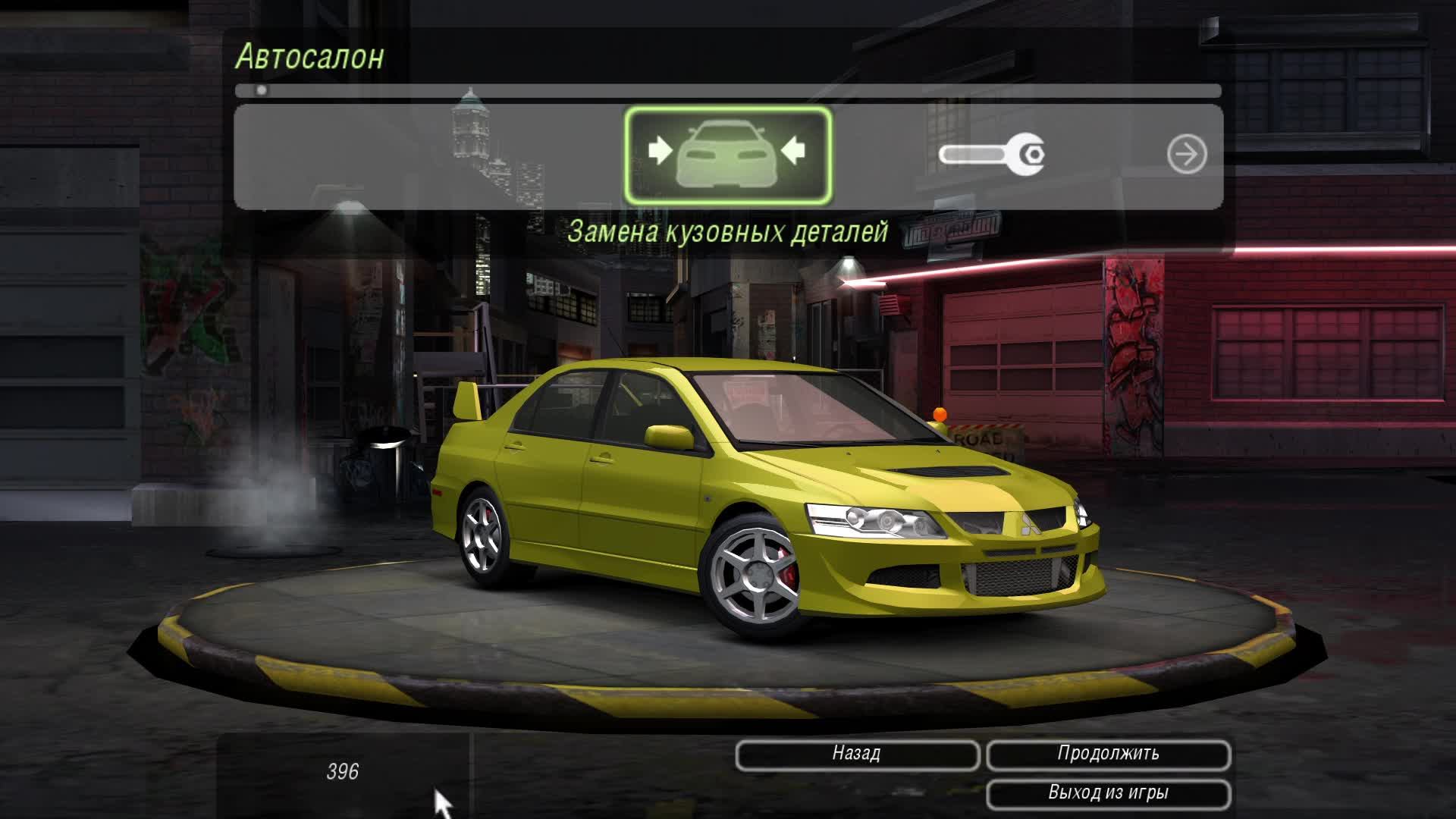Viewport: 1456px width, 819px height.
Task: Select the body parts replacement car icon
Action: (727, 155)
